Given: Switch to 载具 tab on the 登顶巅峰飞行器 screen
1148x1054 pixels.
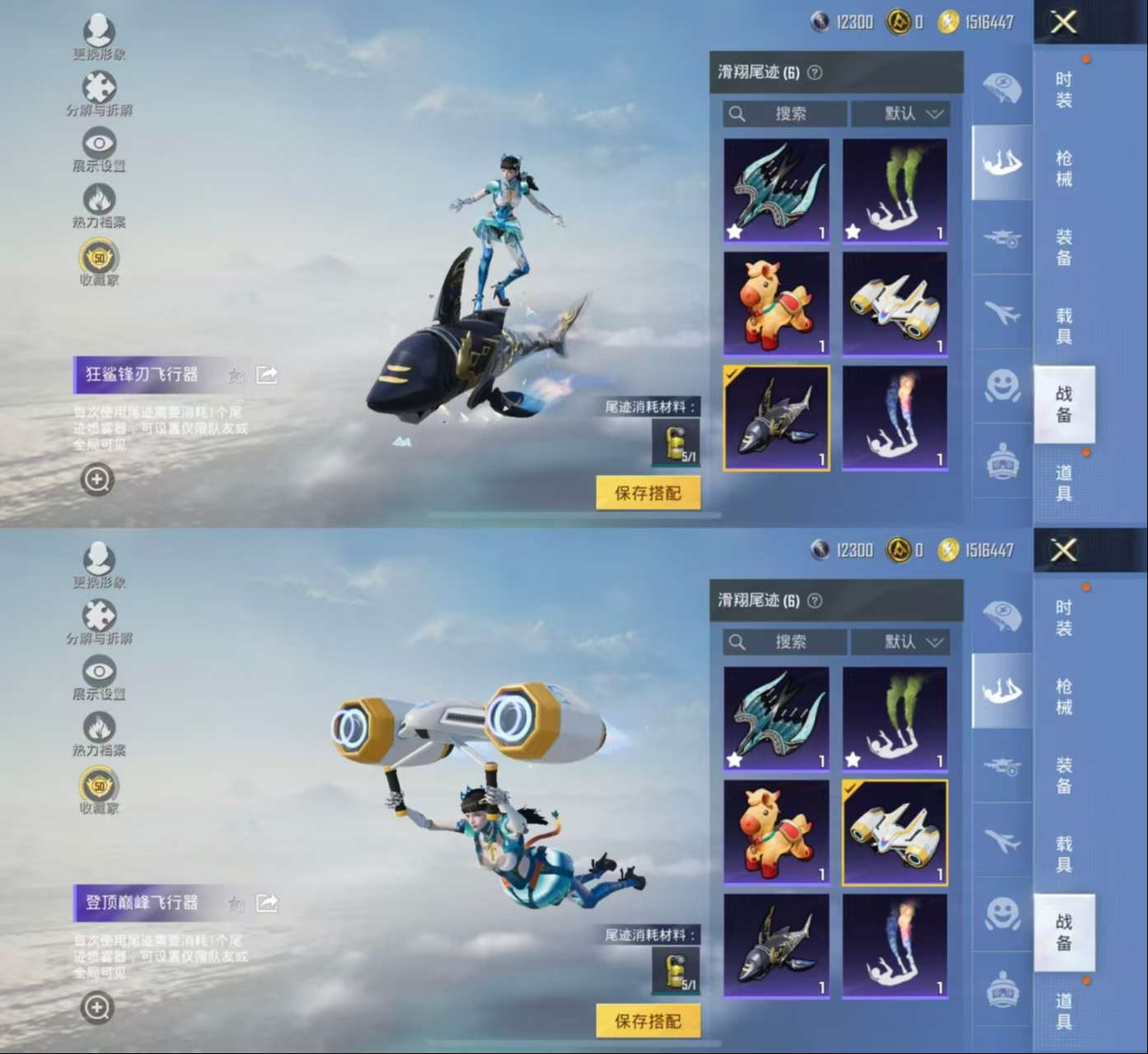Looking at the screenshot, I should point(1064,854).
